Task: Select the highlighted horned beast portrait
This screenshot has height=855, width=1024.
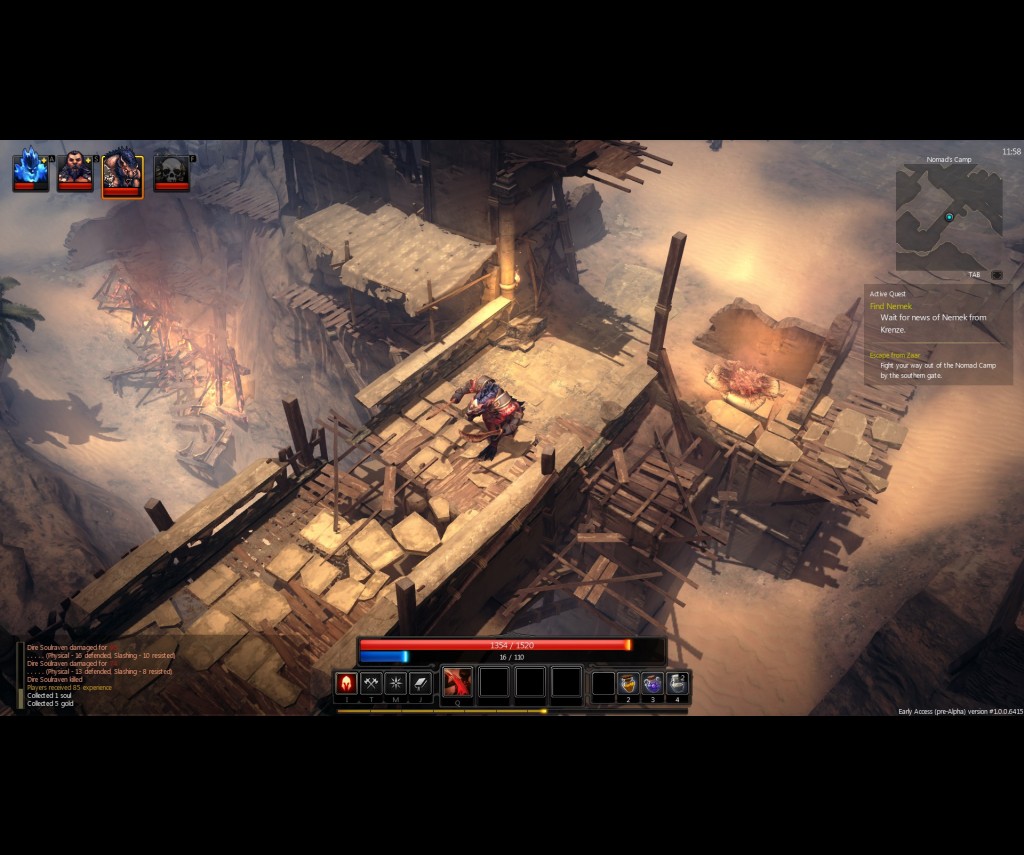Action: [x=122, y=172]
